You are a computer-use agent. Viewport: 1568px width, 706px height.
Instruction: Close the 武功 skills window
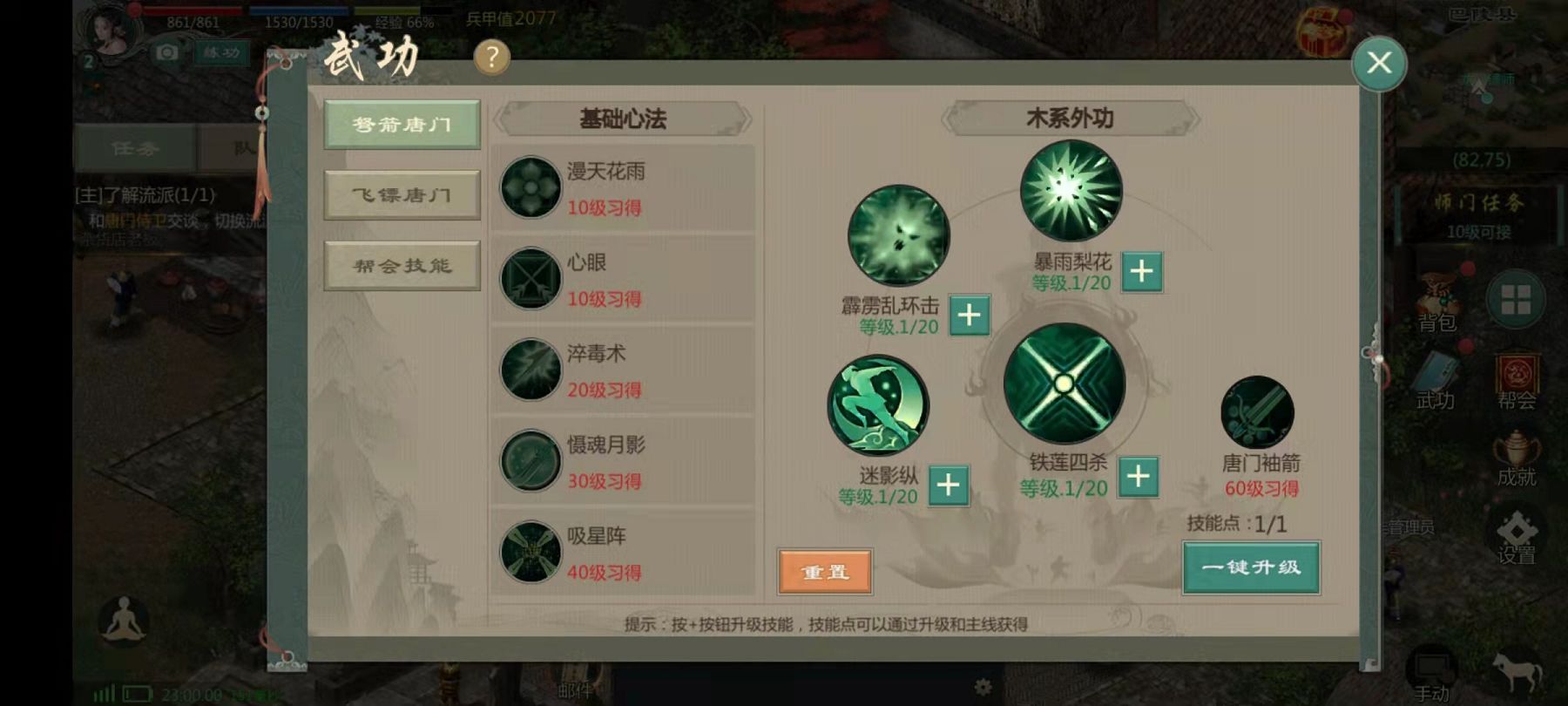coord(1379,63)
